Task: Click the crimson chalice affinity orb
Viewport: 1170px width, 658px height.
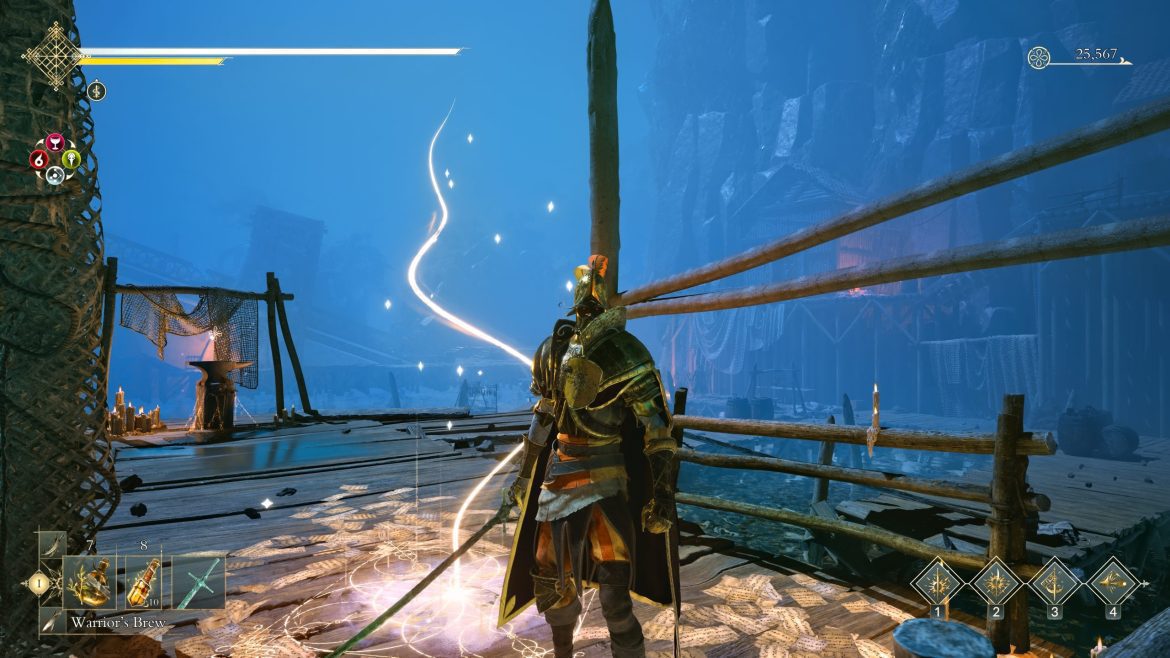Action: 56,142
